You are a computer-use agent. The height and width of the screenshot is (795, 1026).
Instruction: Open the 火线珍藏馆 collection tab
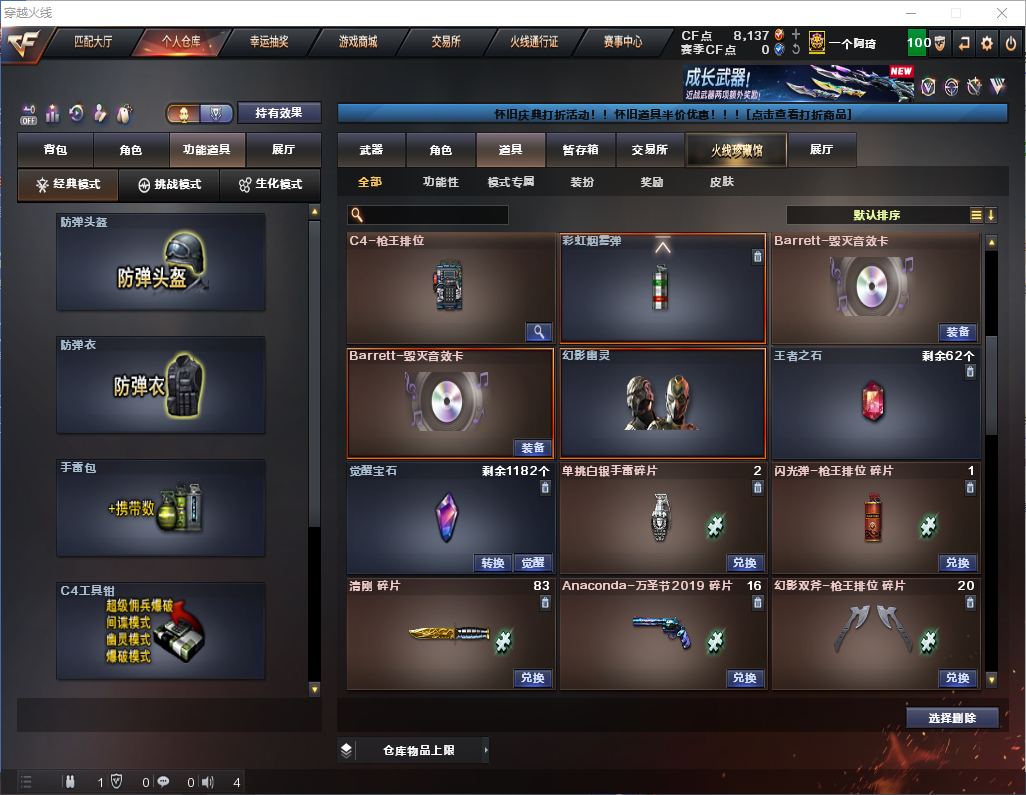pos(736,150)
